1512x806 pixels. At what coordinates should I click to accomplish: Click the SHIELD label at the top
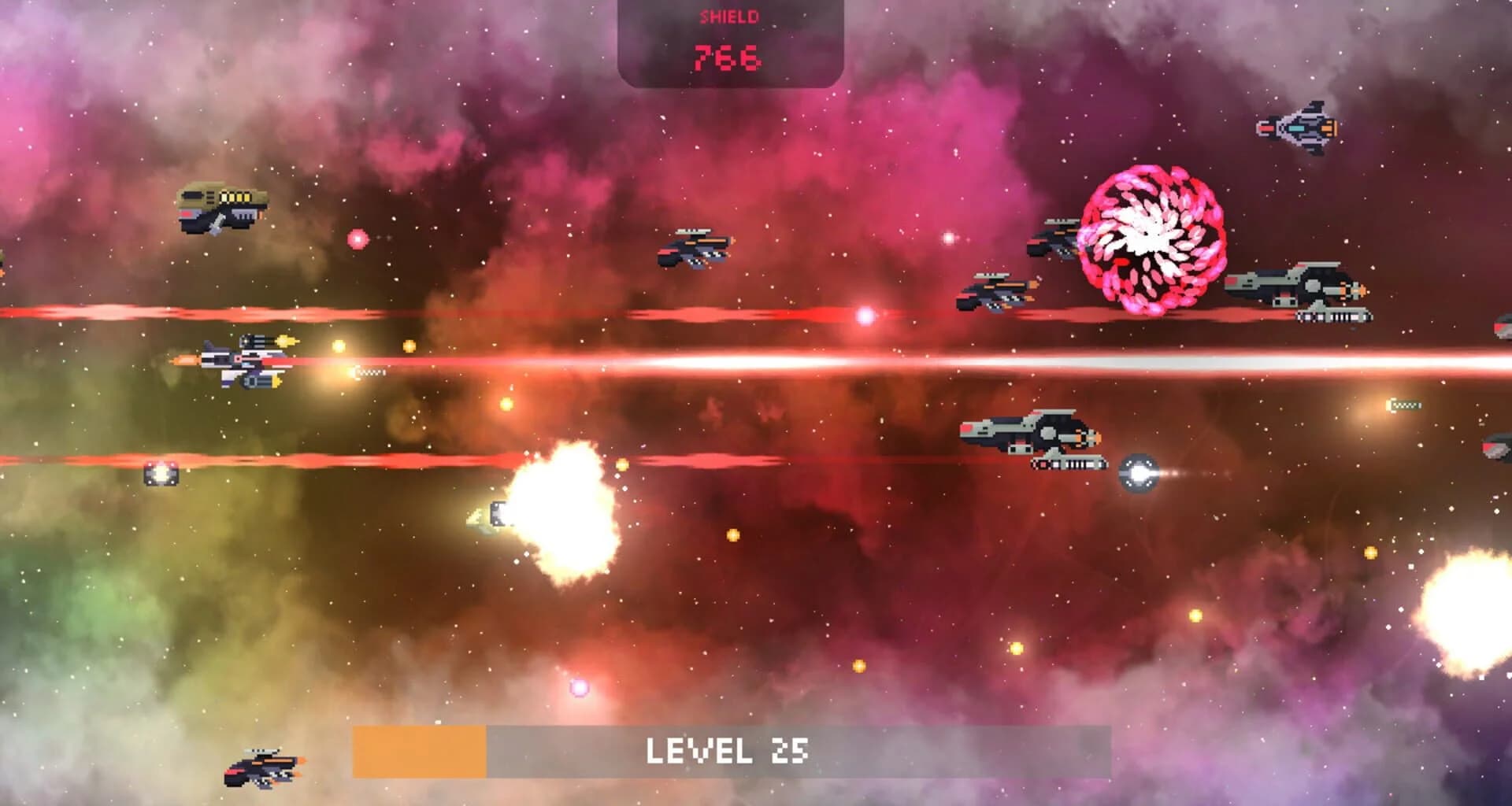[728, 16]
